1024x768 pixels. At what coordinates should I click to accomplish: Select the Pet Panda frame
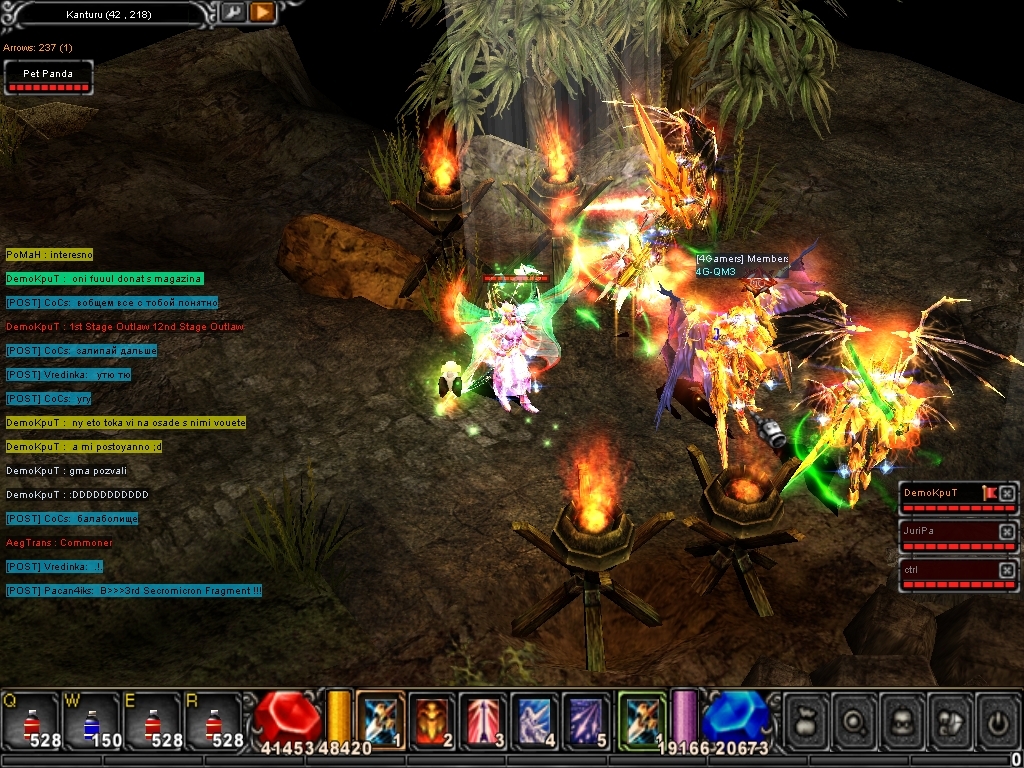[49, 78]
